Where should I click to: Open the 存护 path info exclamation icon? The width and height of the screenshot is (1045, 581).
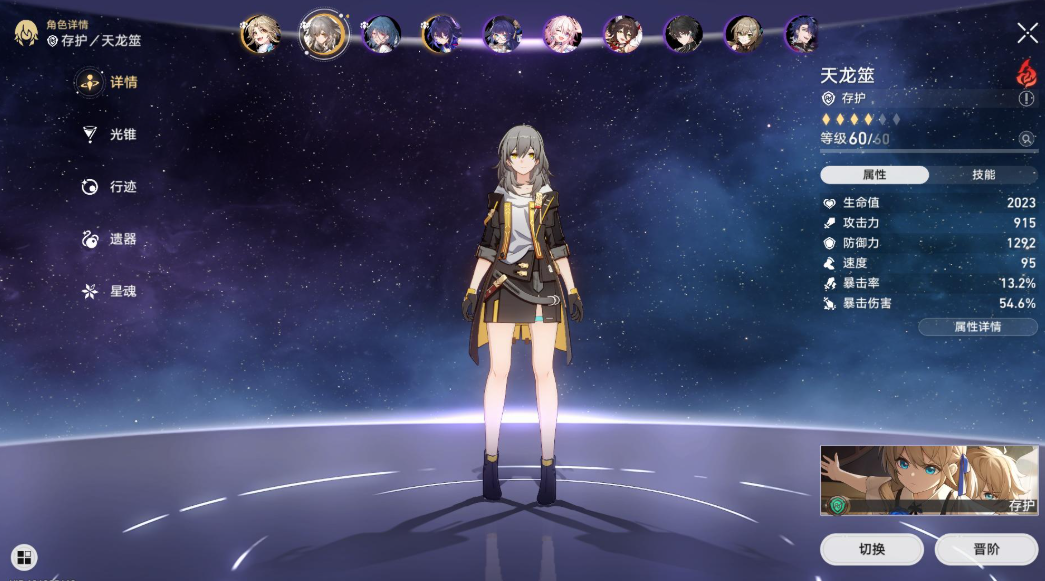[x=1026, y=99]
